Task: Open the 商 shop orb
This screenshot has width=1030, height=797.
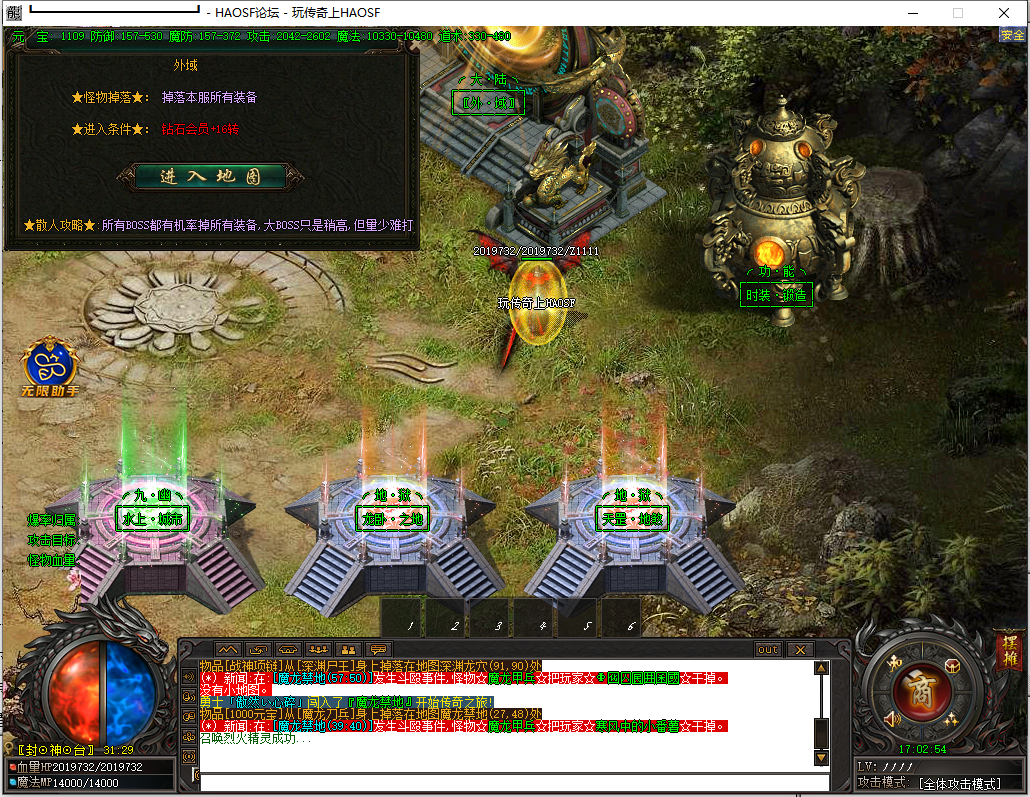Action: pyautogui.click(x=922, y=690)
